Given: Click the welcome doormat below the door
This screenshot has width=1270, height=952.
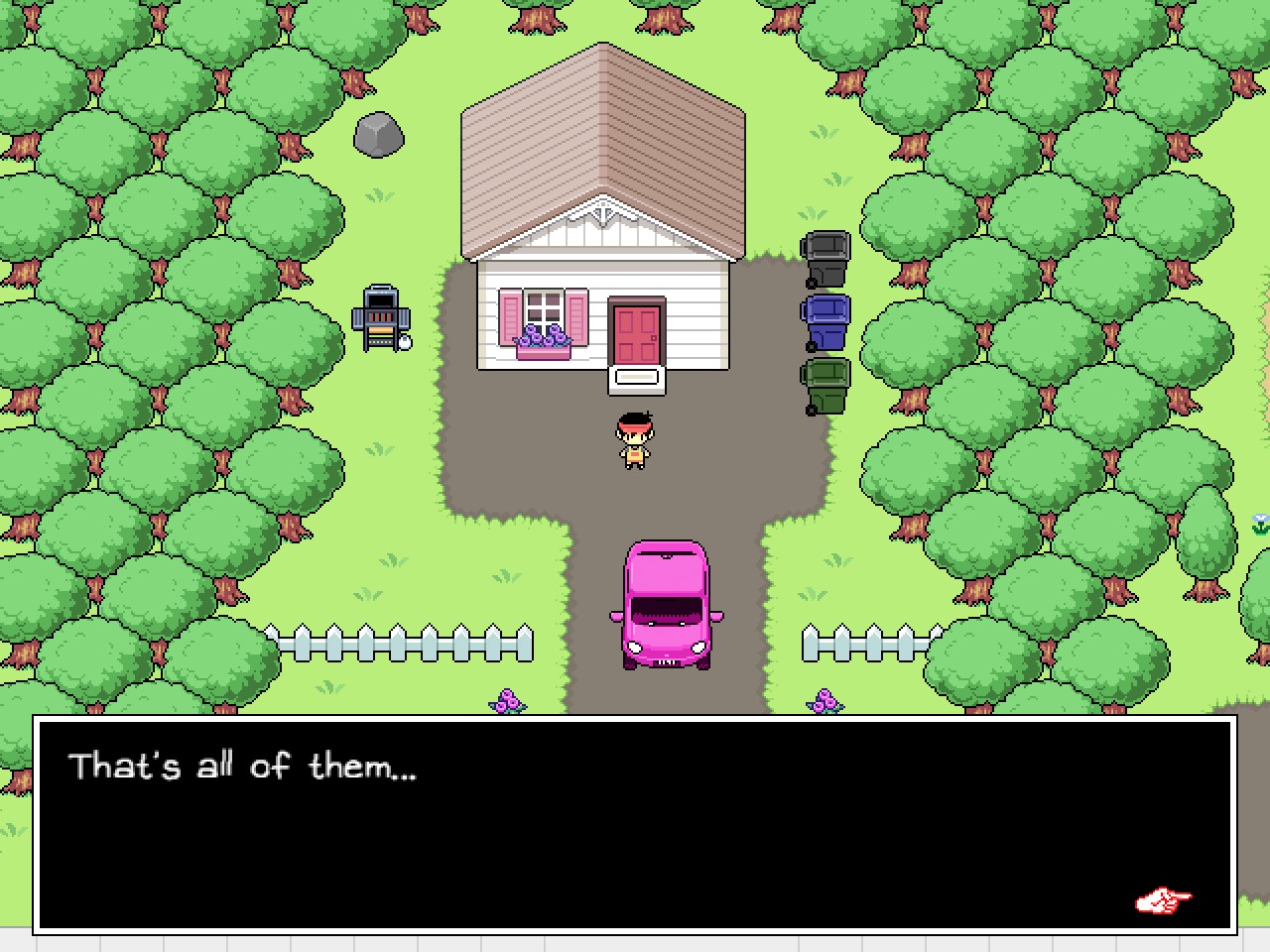Looking at the screenshot, I should click(636, 376).
